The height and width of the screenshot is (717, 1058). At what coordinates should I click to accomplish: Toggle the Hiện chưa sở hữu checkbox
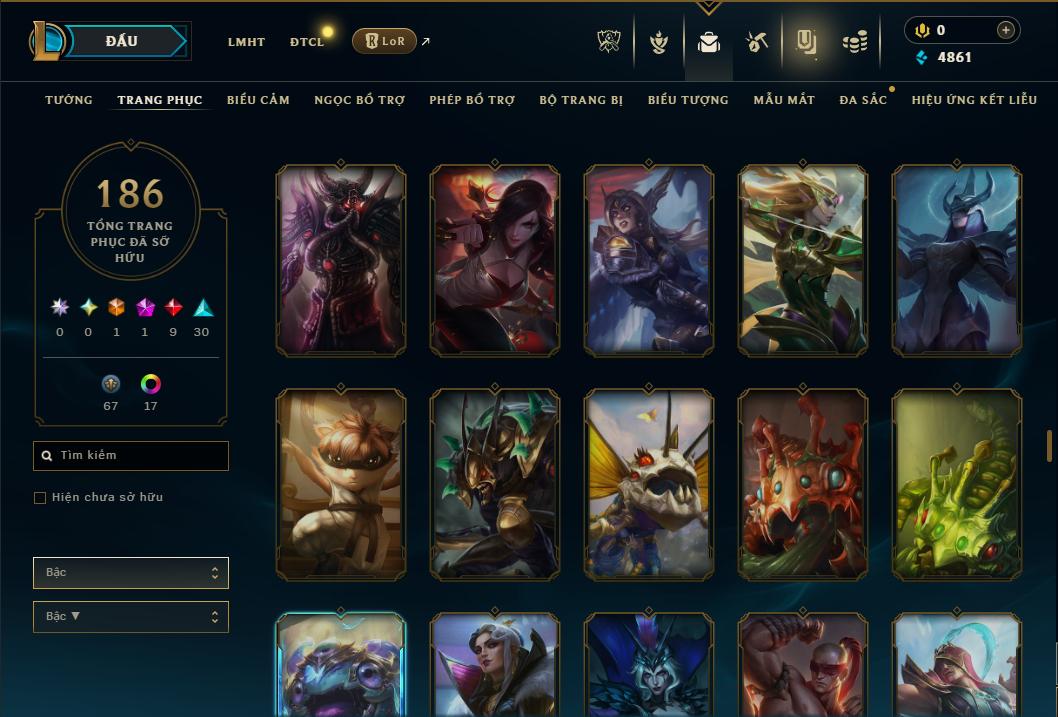click(40, 498)
